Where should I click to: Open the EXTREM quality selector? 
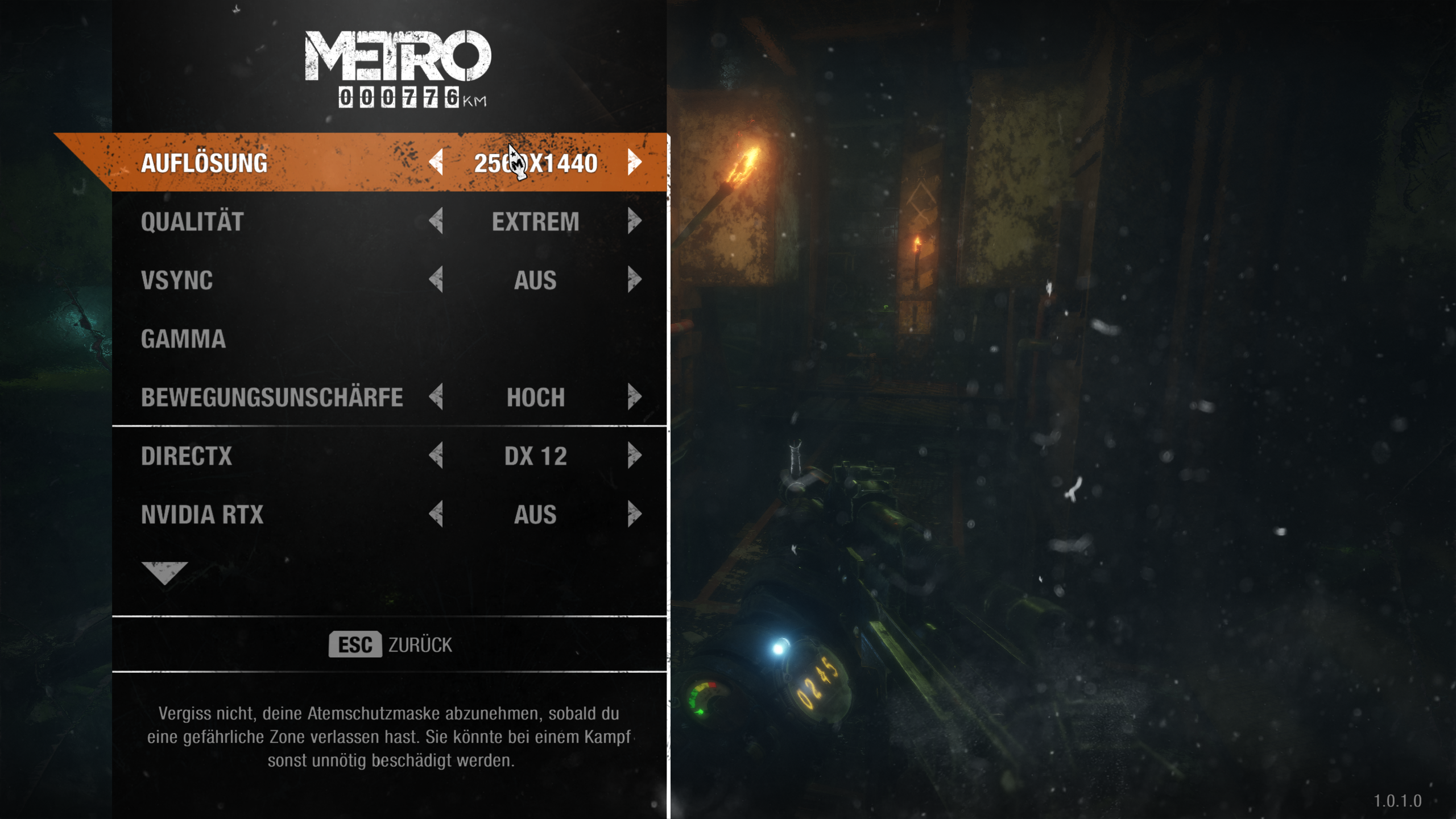pos(535,222)
